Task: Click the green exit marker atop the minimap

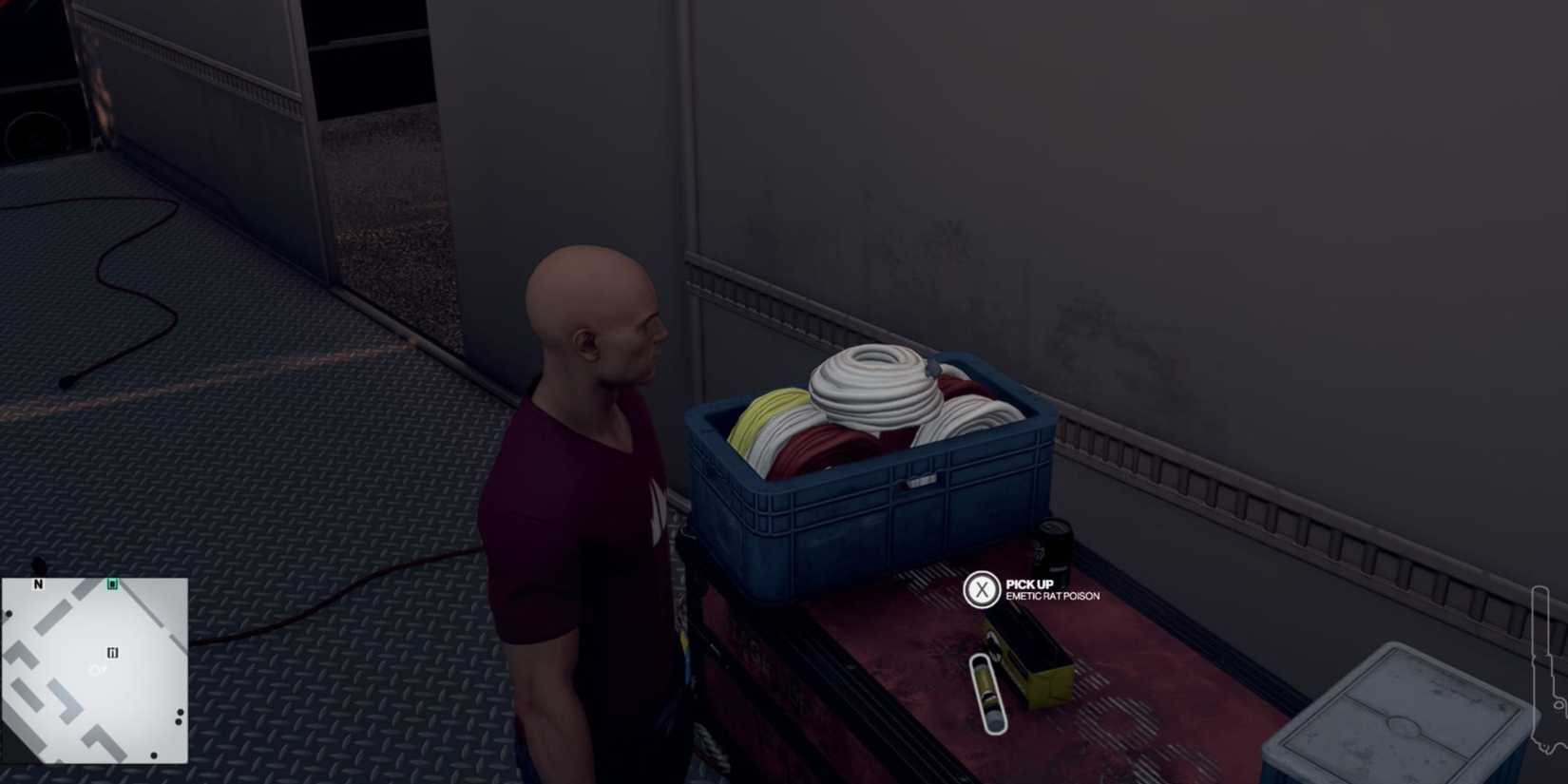Action: point(111,584)
